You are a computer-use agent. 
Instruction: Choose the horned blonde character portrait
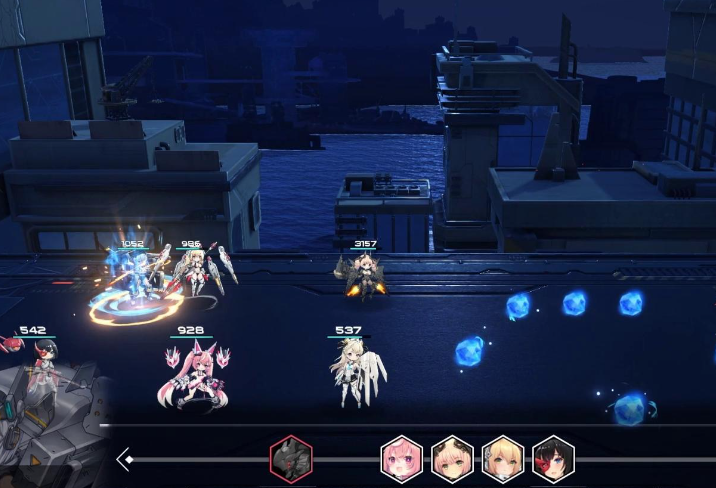[452, 459]
